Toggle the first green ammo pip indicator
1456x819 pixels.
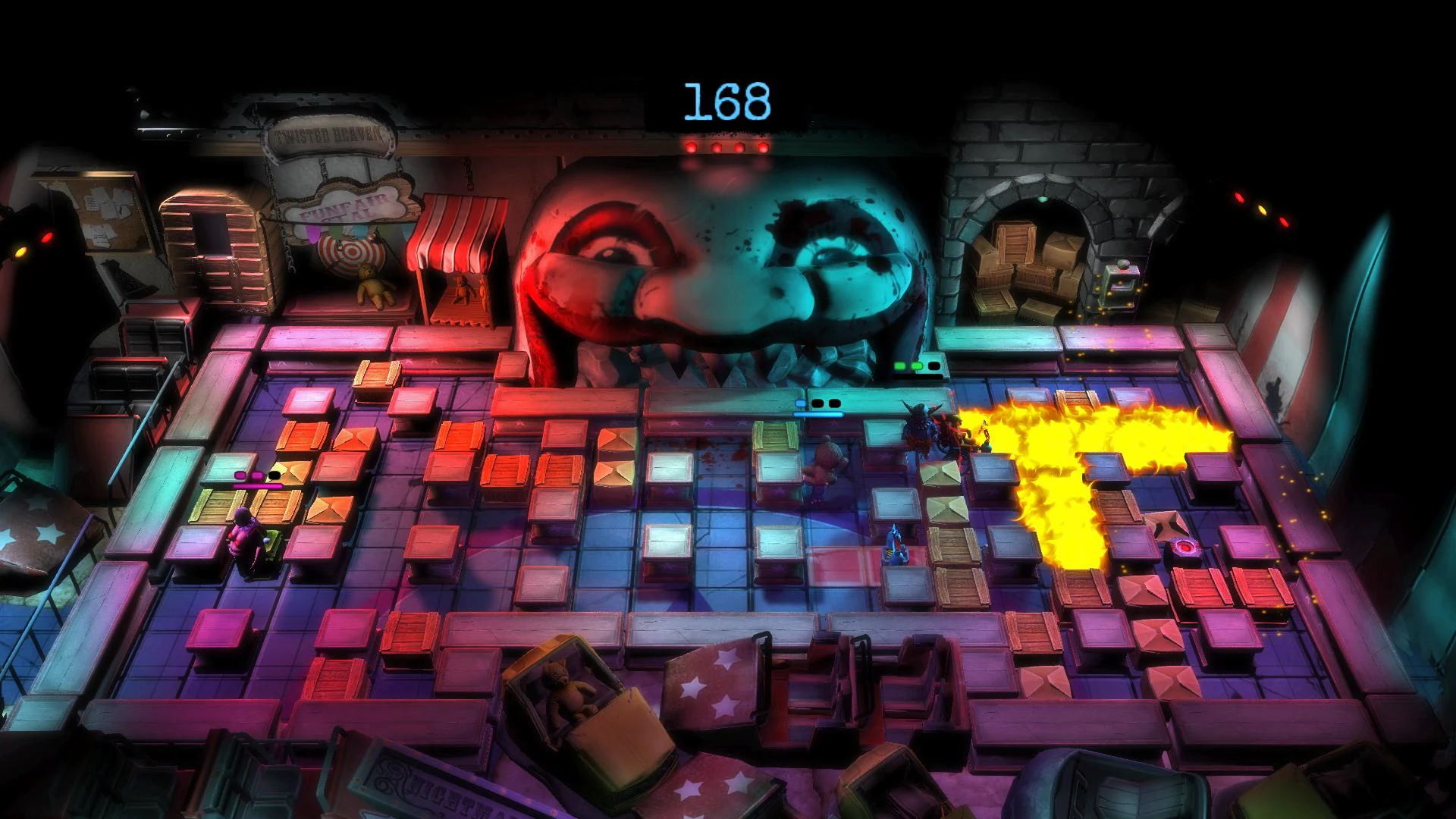click(x=901, y=366)
